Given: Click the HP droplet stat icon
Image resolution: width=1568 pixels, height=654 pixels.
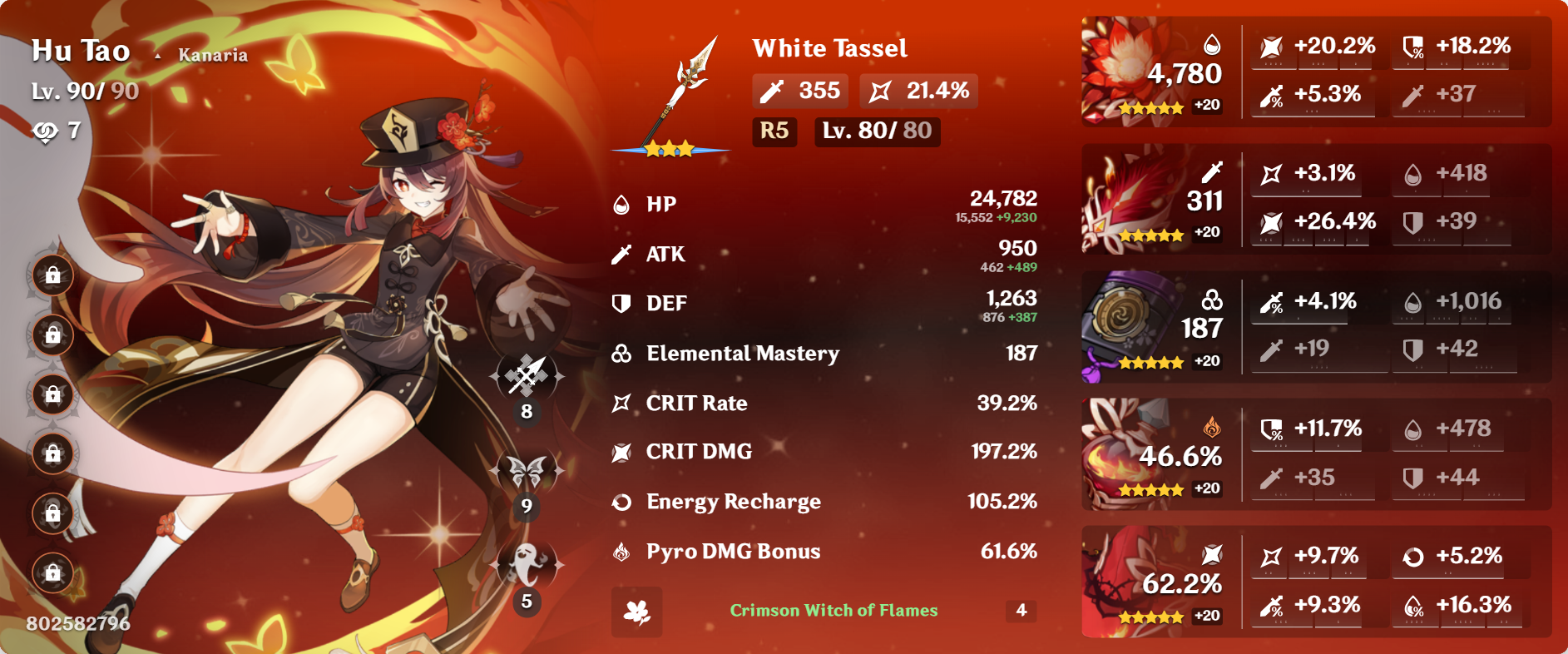Looking at the screenshot, I should (620, 203).
